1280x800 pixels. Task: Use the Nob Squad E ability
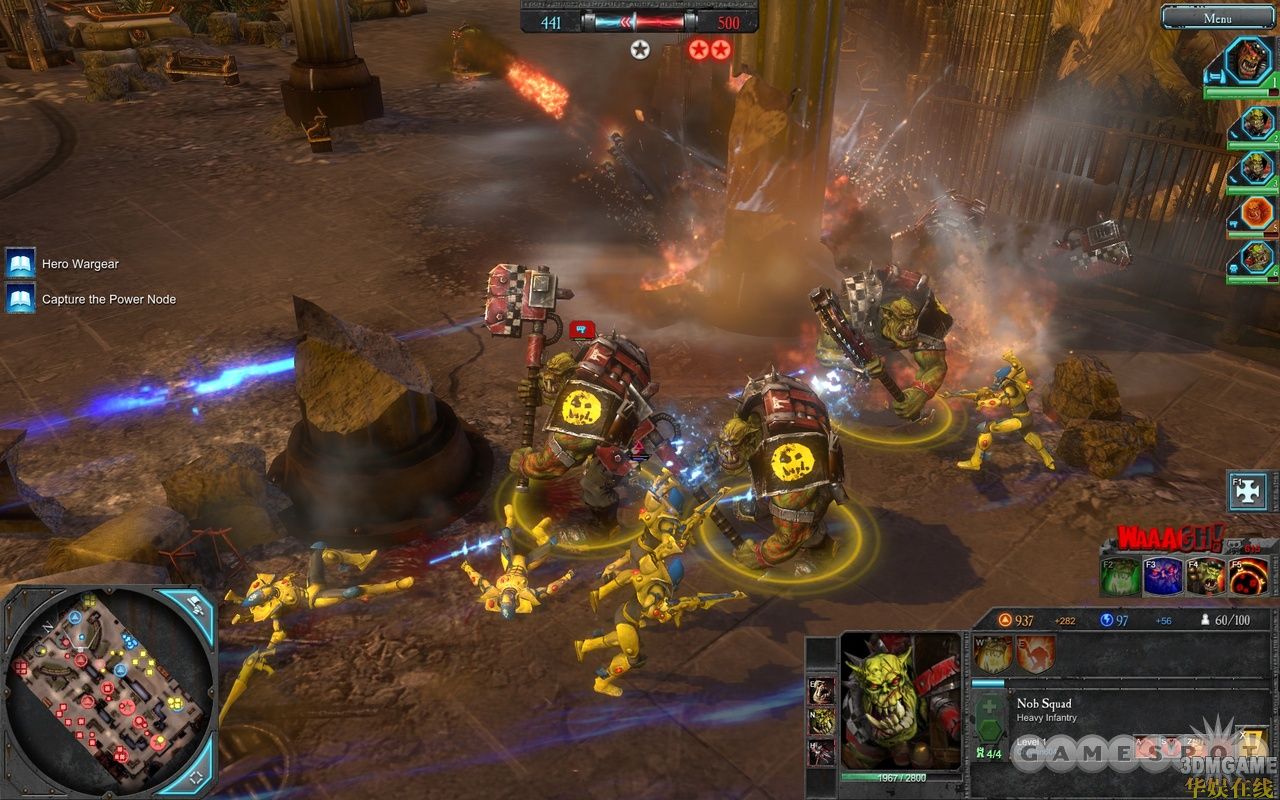[x=1036, y=654]
